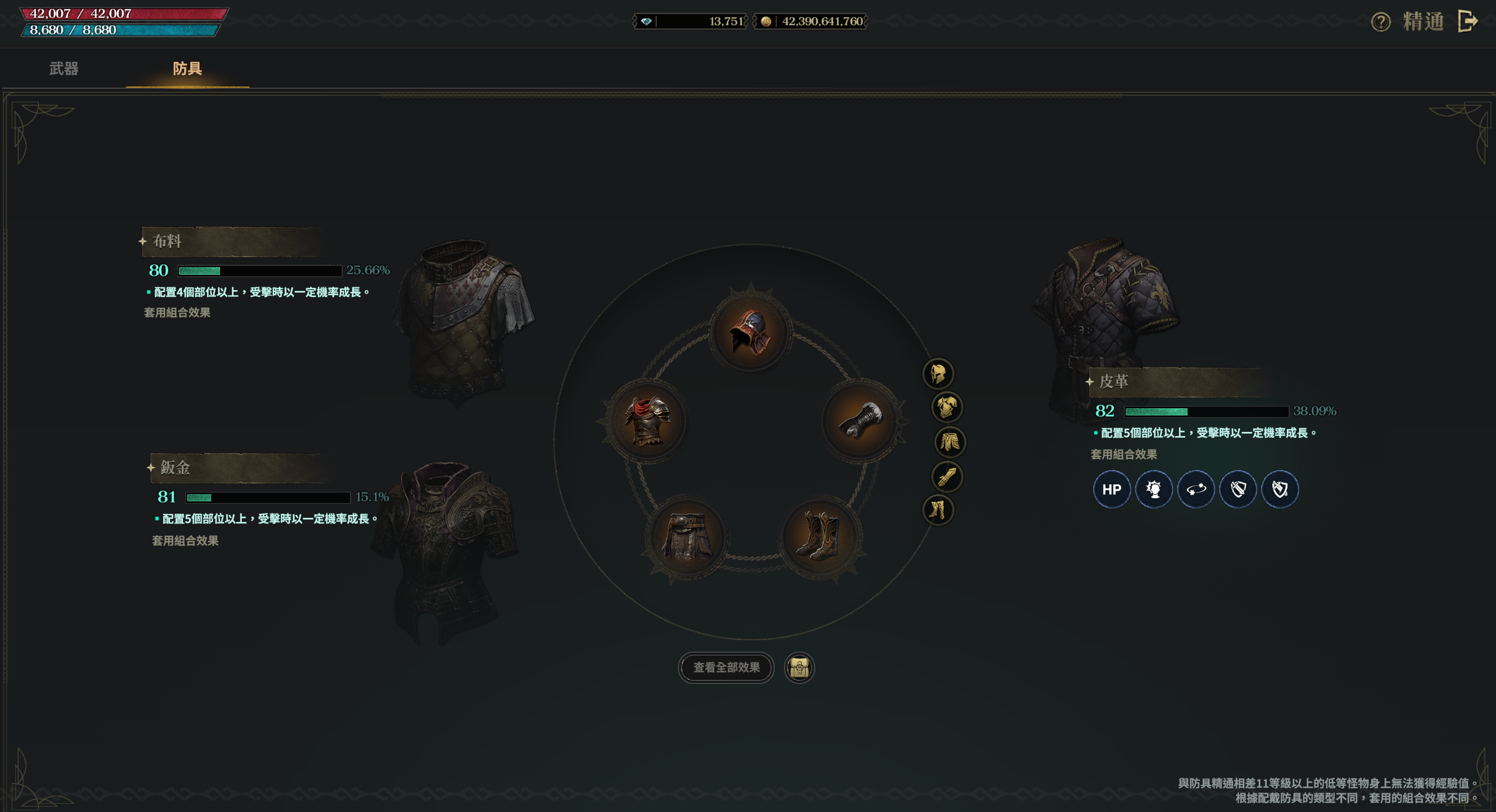Expand the 布料 armor mastery header
Screen dimensions: 1496x812
[x=232, y=241]
